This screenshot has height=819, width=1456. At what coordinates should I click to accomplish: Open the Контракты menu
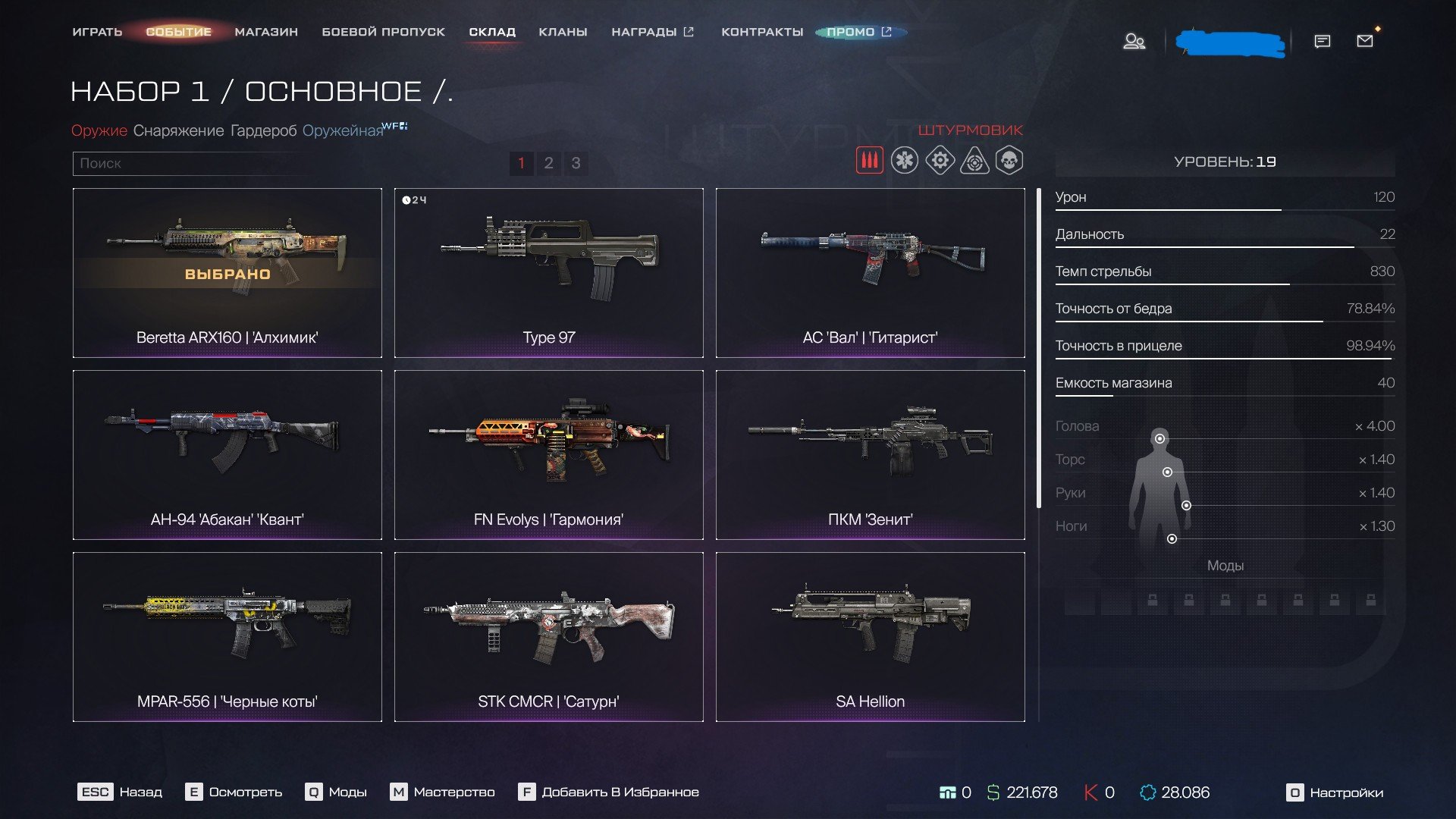click(761, 32)
